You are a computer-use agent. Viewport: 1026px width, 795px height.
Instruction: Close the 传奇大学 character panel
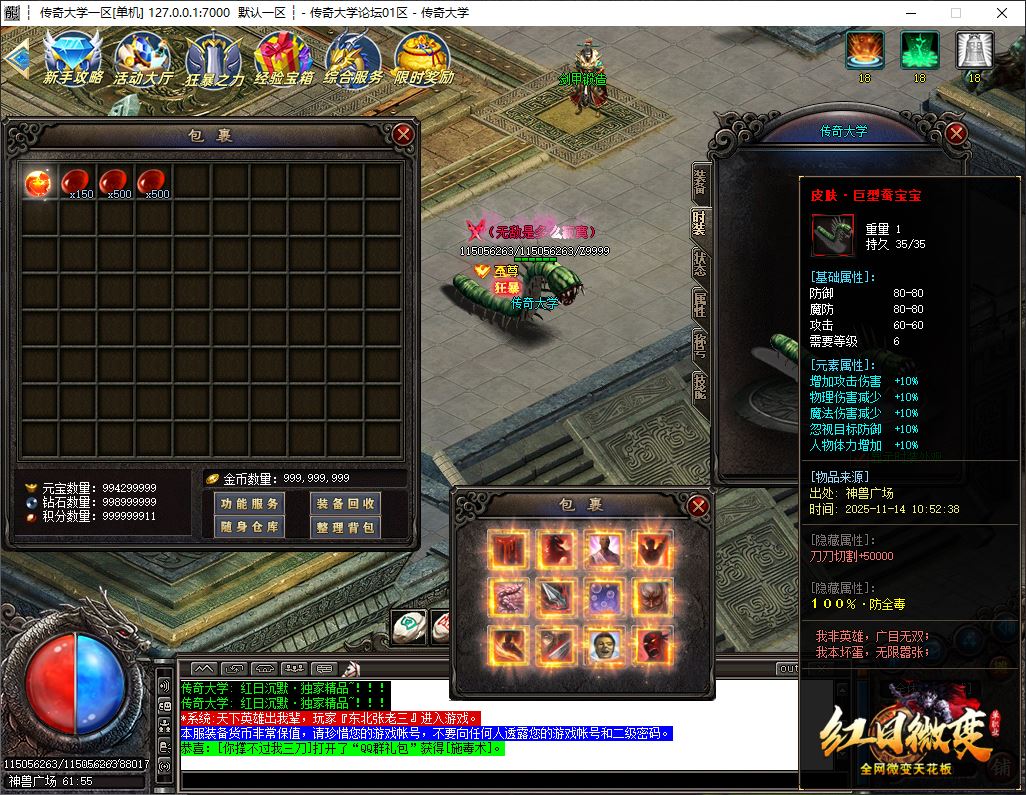956,132
